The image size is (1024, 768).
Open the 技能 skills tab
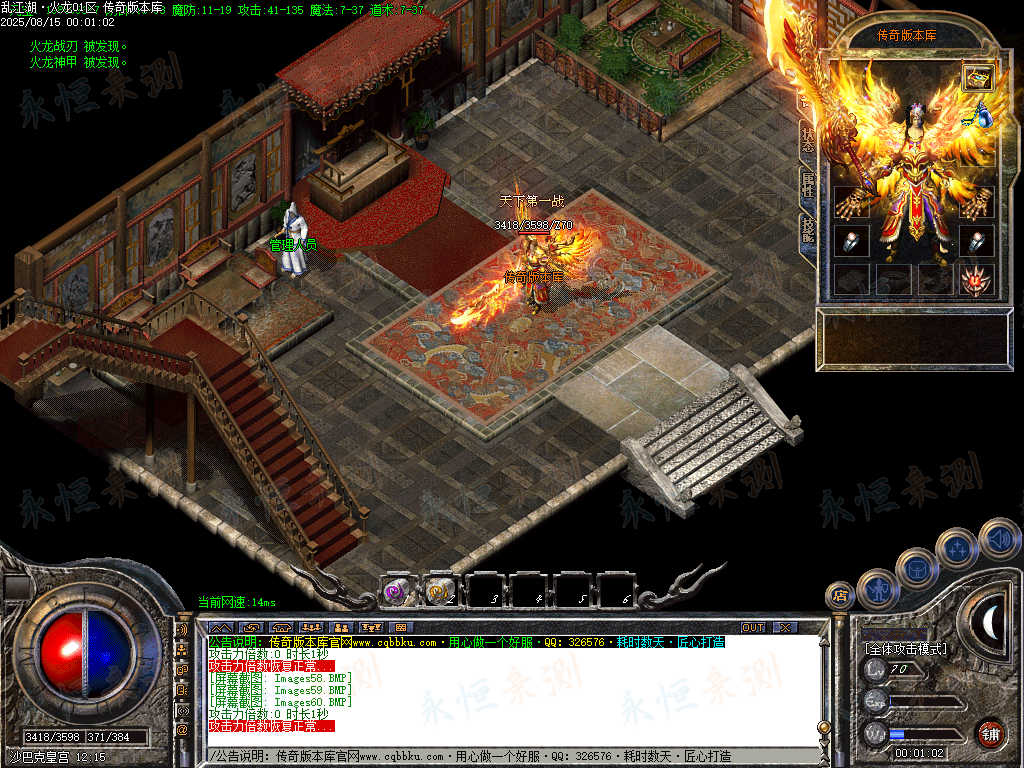point(808,230)
